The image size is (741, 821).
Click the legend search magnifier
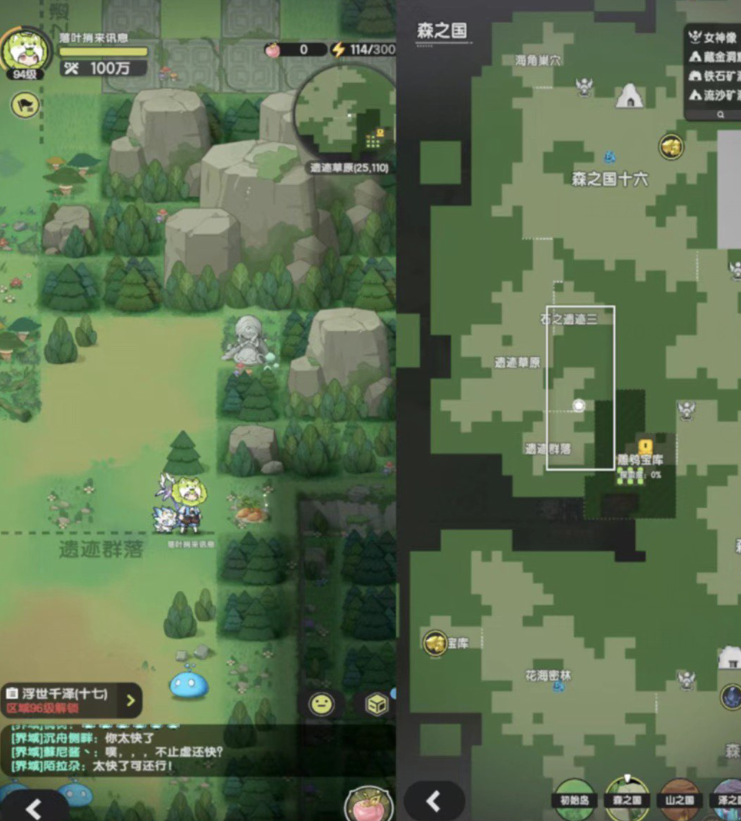point(720,114)
